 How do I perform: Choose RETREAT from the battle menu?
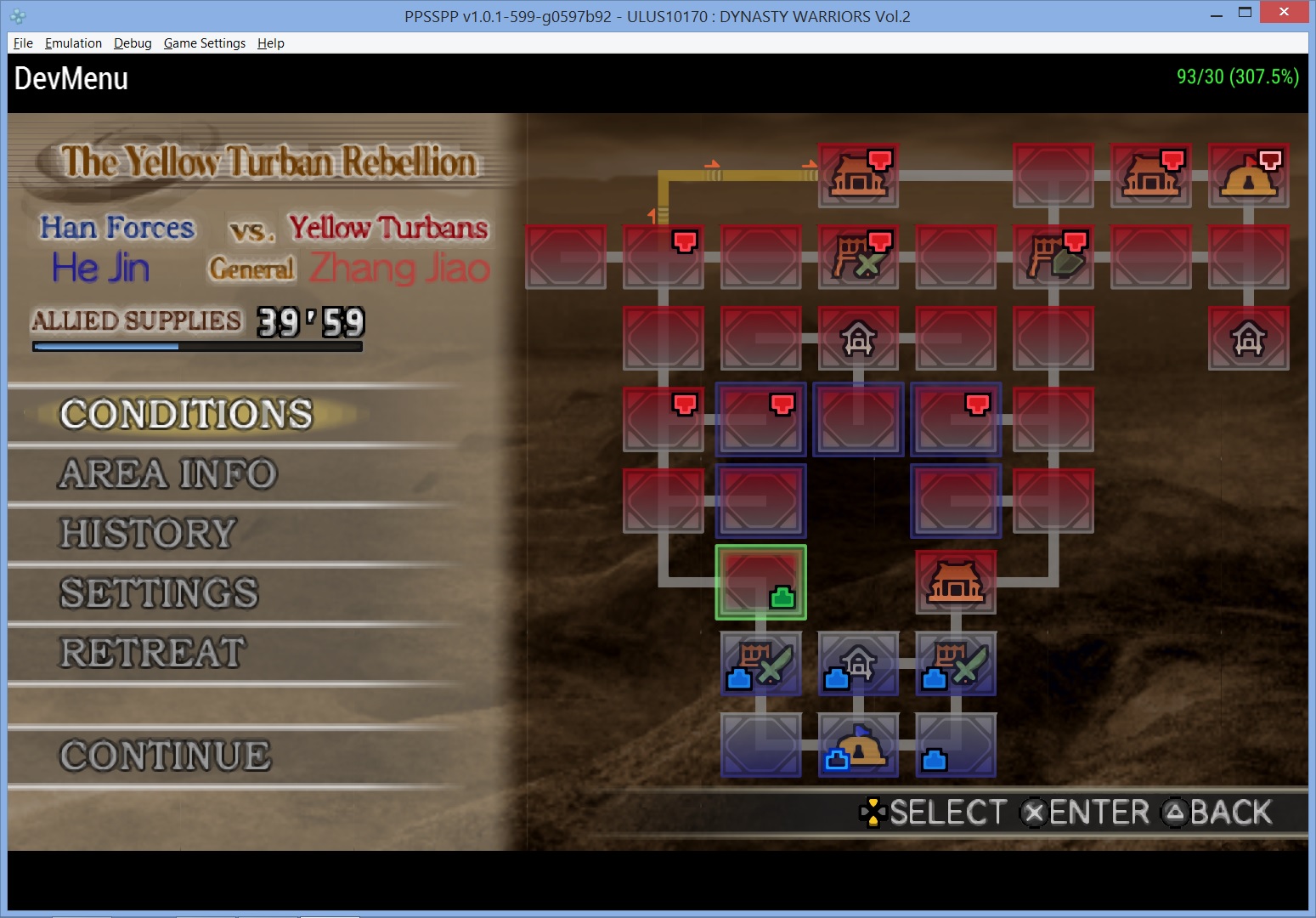[x=153, y=653]
